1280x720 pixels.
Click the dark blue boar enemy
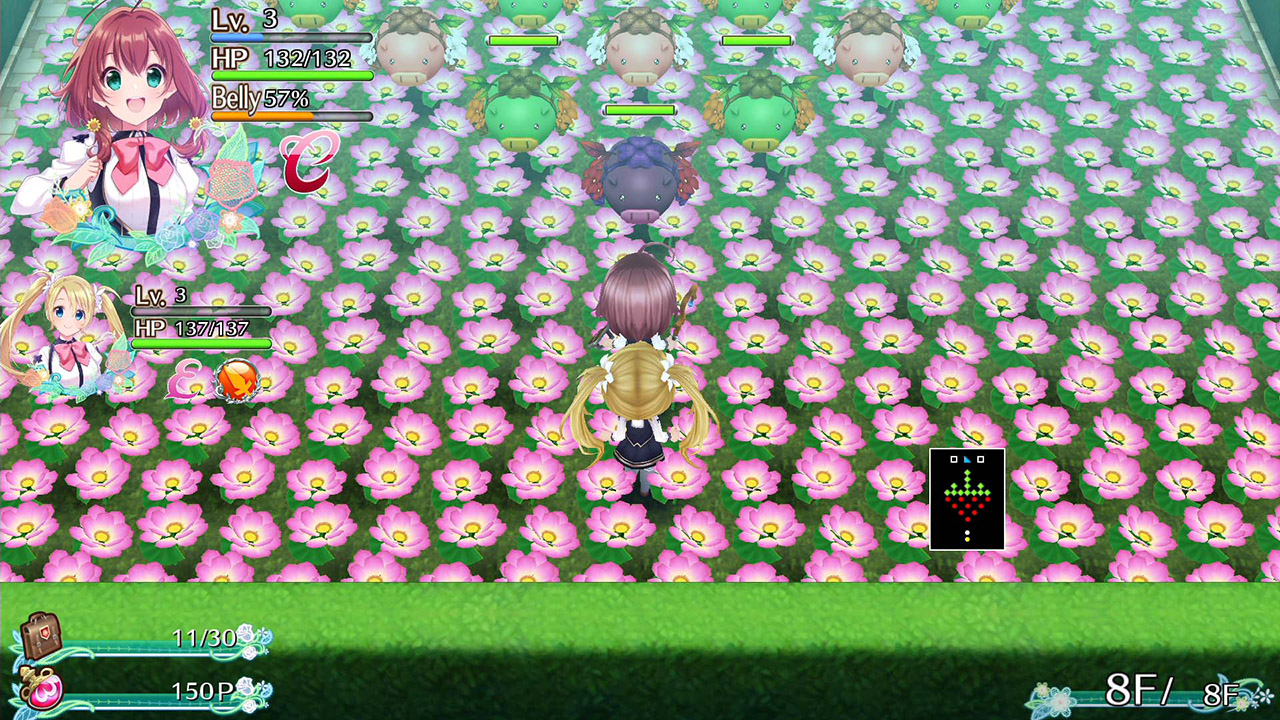pos(638,180)
